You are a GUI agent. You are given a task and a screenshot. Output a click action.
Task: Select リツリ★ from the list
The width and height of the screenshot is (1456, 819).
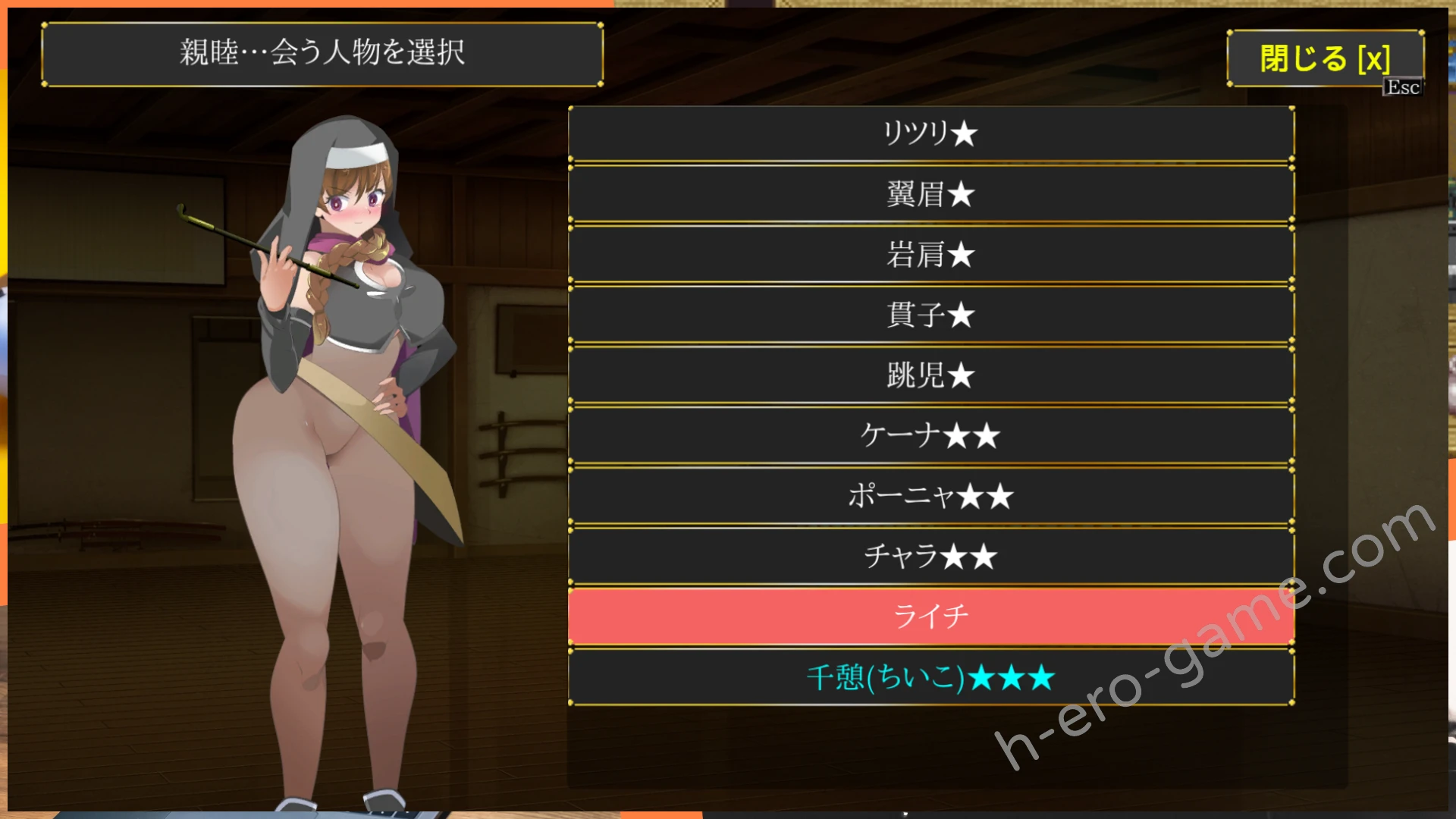click(x=930, y=133)
